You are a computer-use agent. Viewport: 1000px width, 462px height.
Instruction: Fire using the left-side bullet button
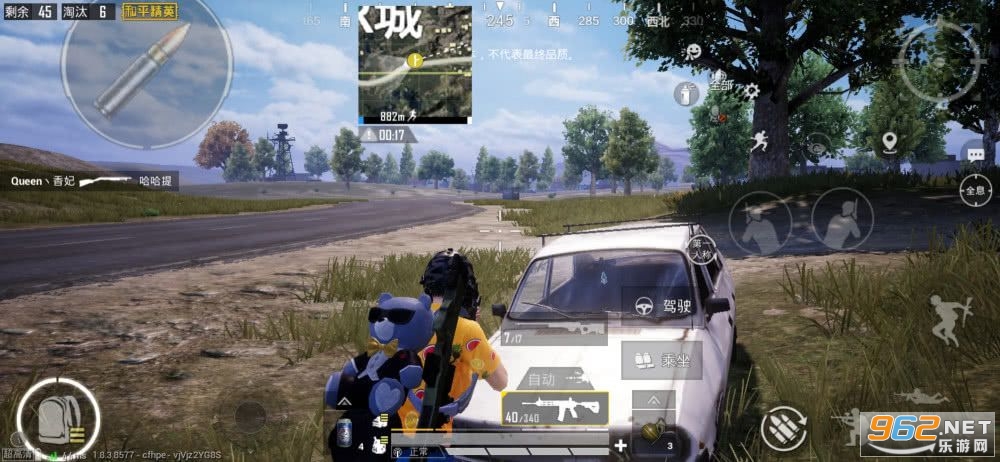140,68
